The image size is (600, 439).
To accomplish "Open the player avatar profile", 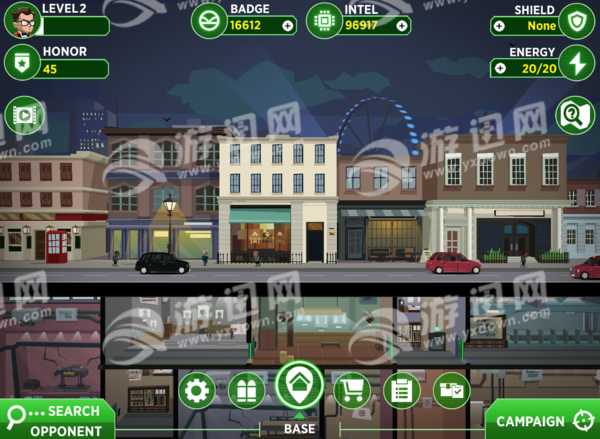I will [21, 19].
